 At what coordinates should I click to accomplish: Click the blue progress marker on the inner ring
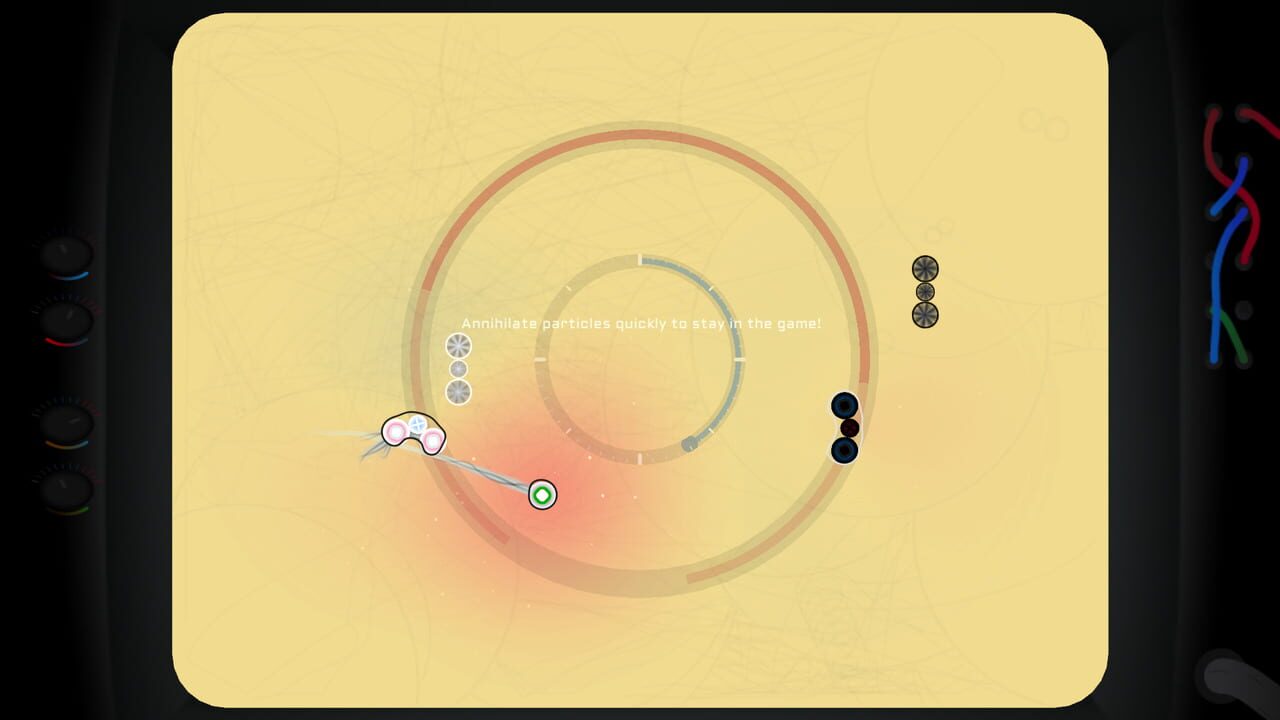coord(688,441)
